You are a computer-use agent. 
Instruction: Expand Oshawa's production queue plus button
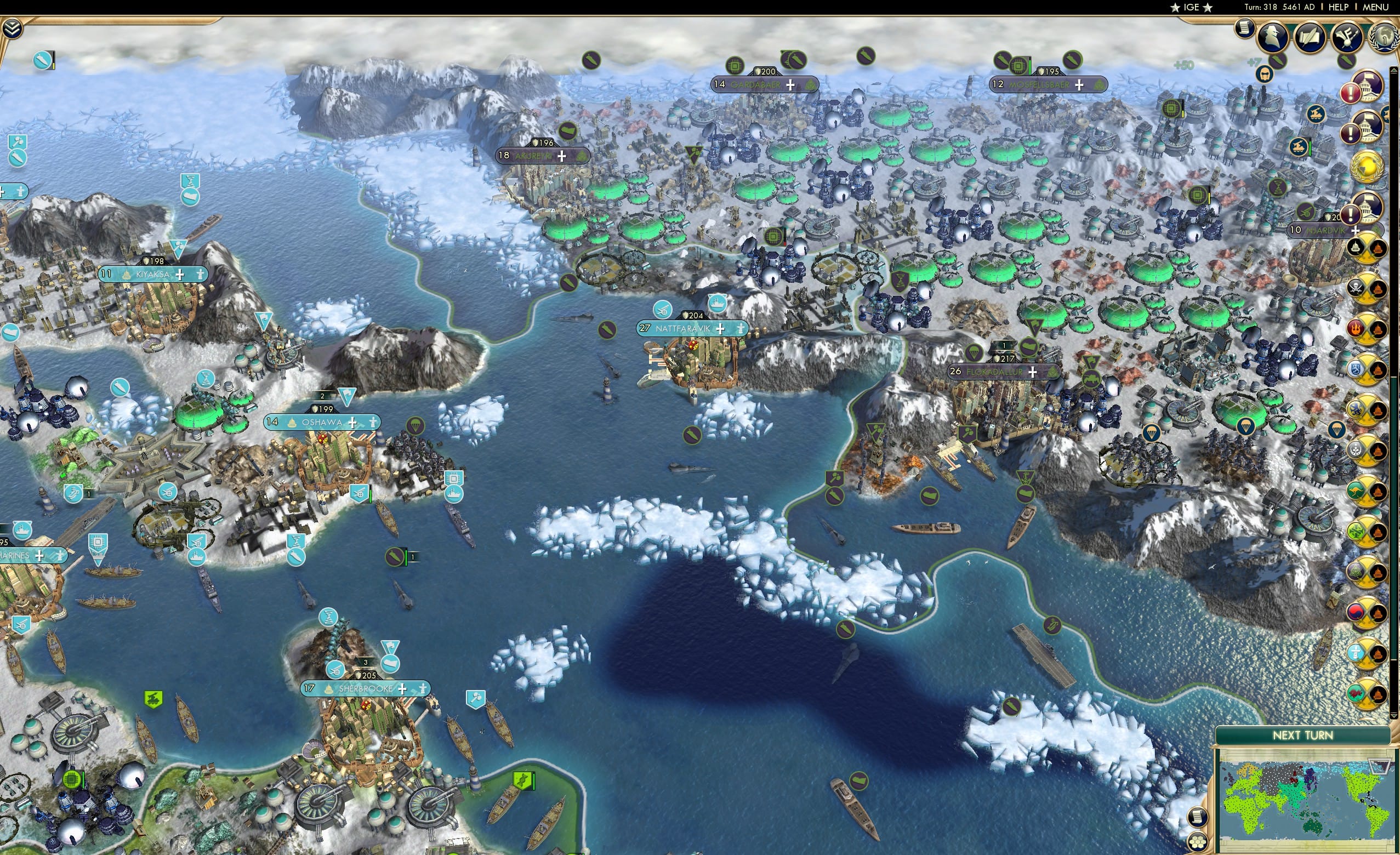click(x=352, y=423)
